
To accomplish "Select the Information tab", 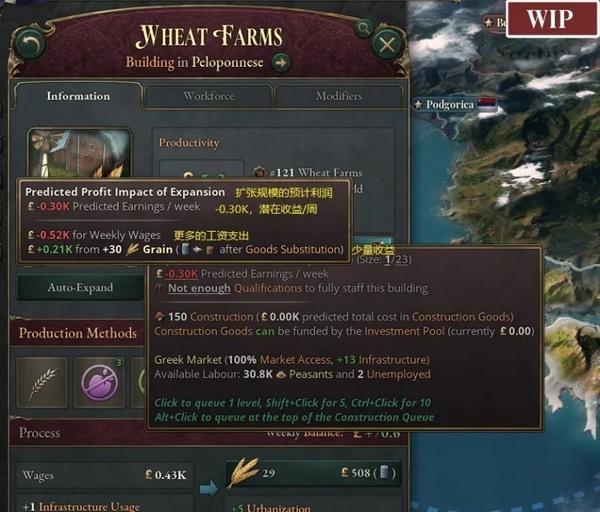I will point(77,96).
